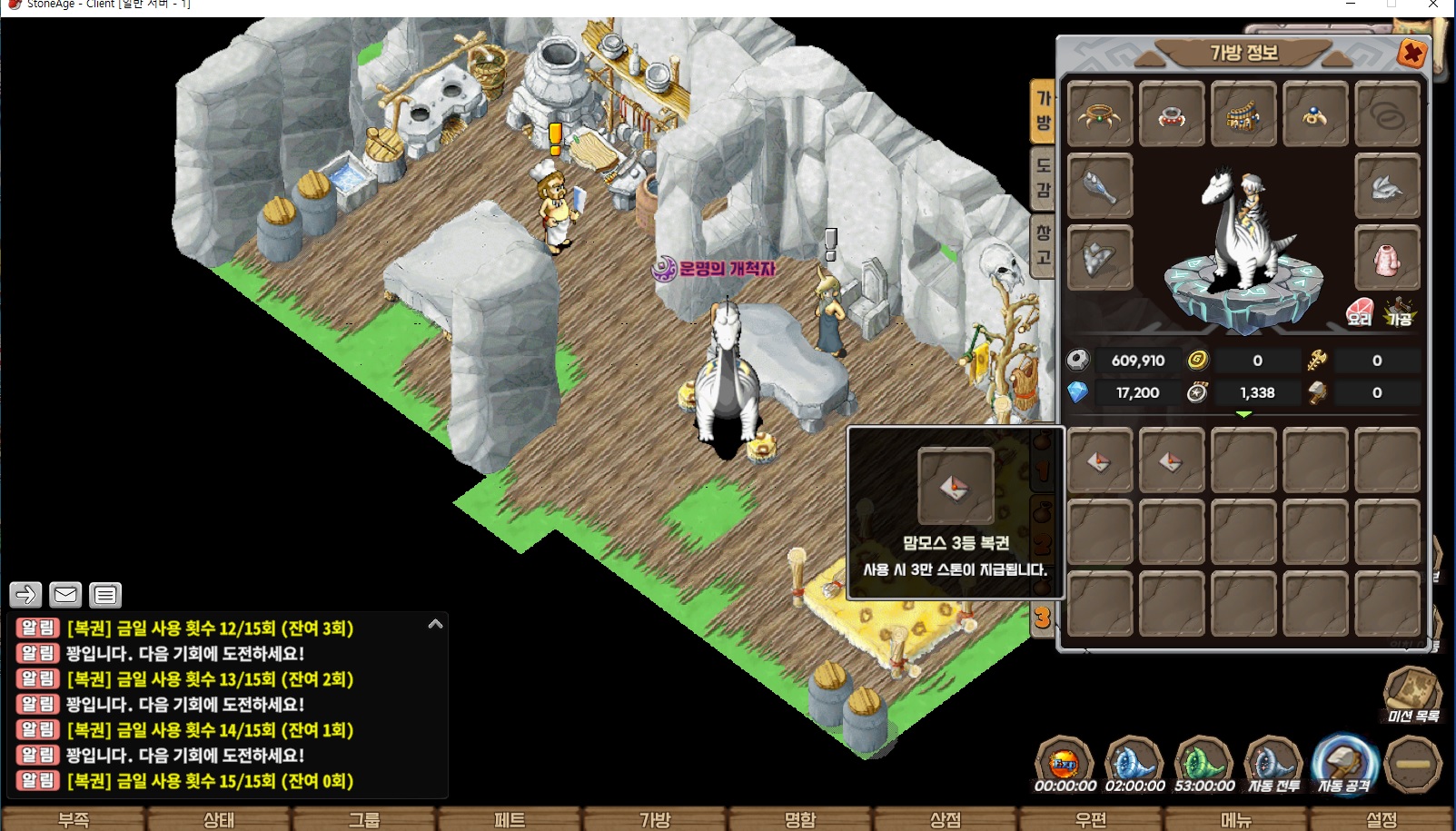Open the 창고 storage tab
The width and height of the screenshot is (1456, 831).
click(1043, 244)
